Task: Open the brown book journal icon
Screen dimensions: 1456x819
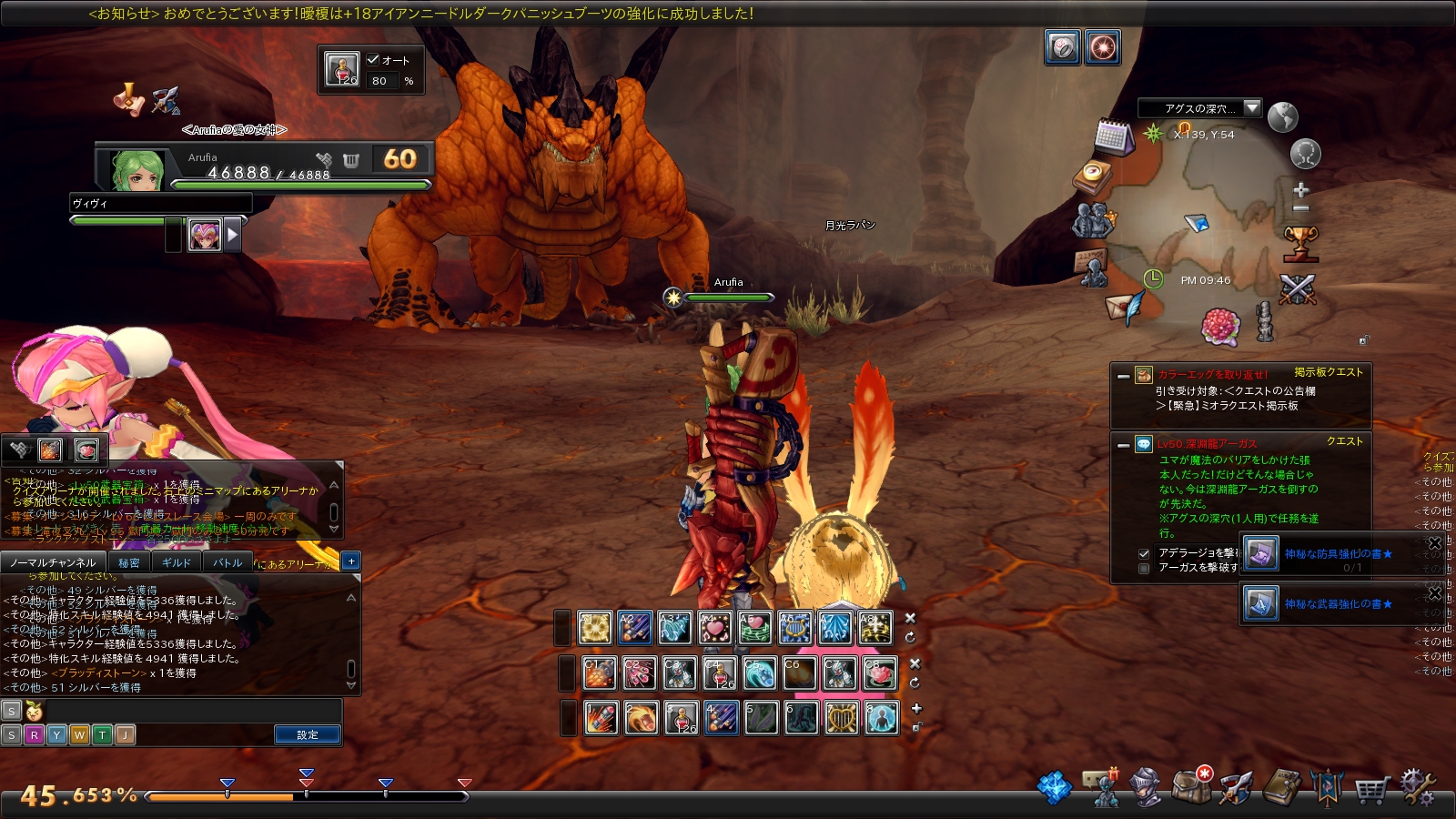Action: (1283, 787)
